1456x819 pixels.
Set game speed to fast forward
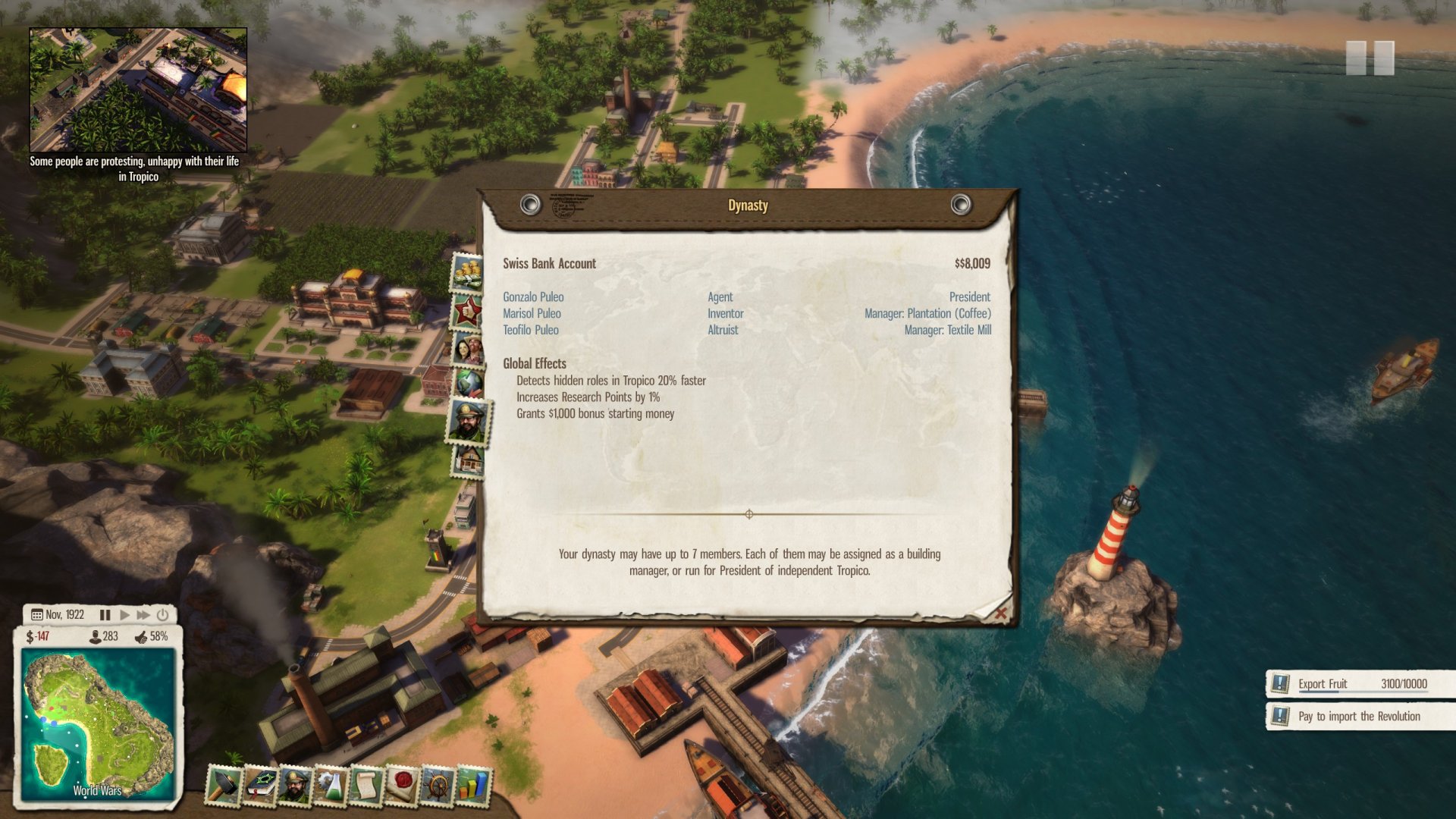[x=143, y=615]
